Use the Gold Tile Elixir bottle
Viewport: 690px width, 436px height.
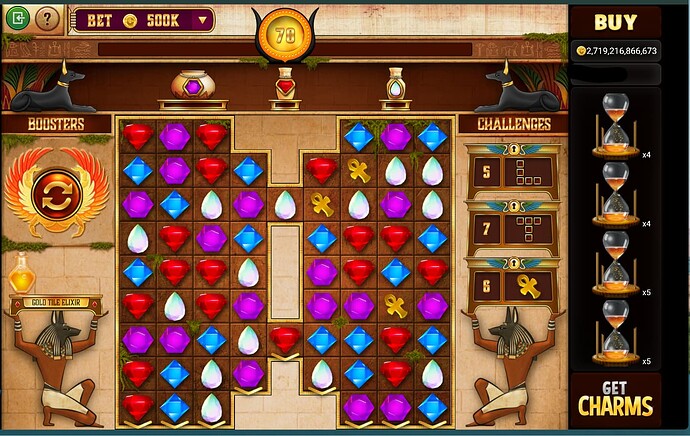[x=21, y=274]
